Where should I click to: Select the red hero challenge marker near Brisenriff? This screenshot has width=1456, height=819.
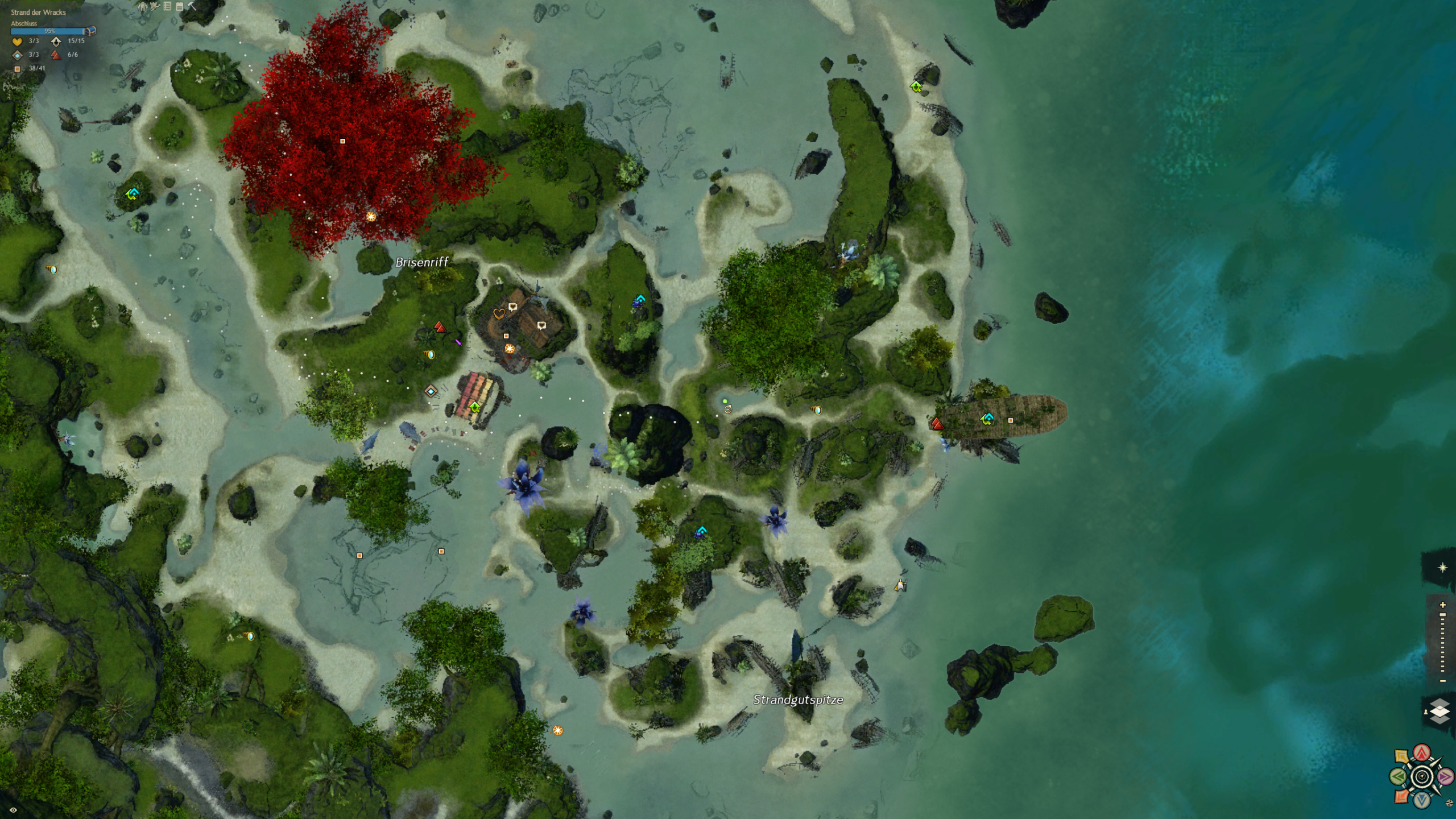[x=439, y=327]
